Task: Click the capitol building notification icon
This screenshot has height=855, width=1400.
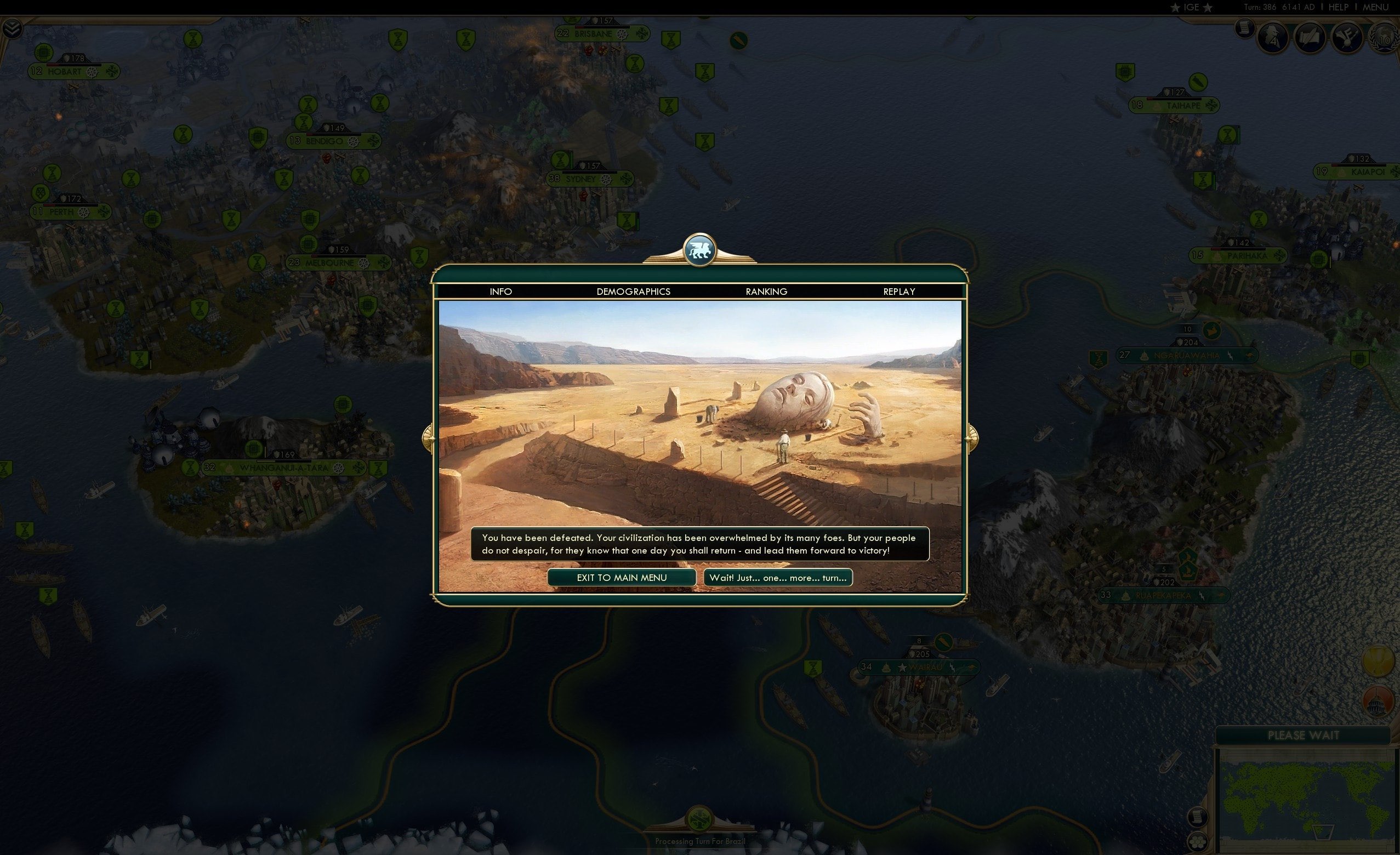Action: (1379, 702)
